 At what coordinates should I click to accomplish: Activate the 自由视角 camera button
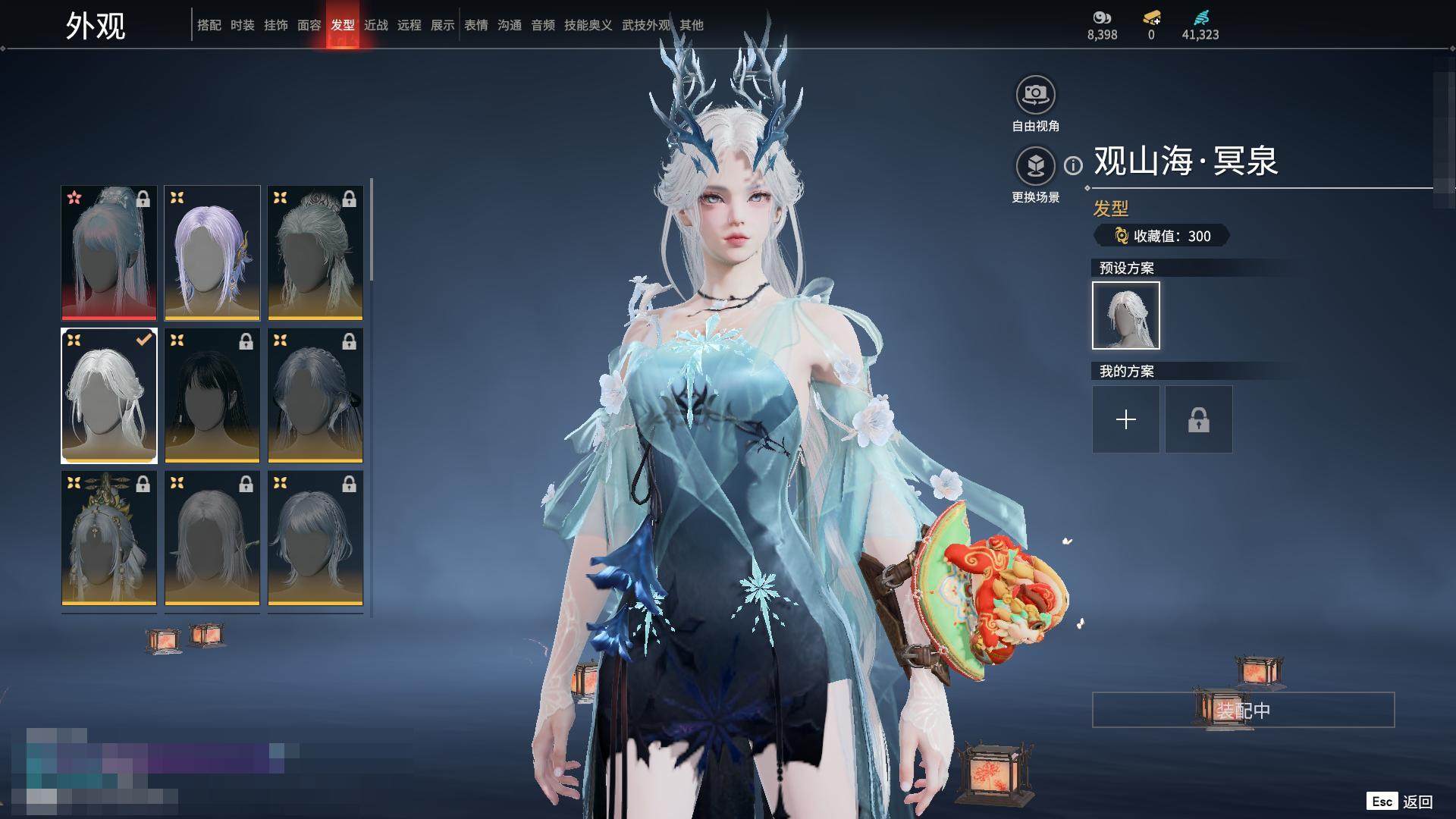[x=1035, y=96]
